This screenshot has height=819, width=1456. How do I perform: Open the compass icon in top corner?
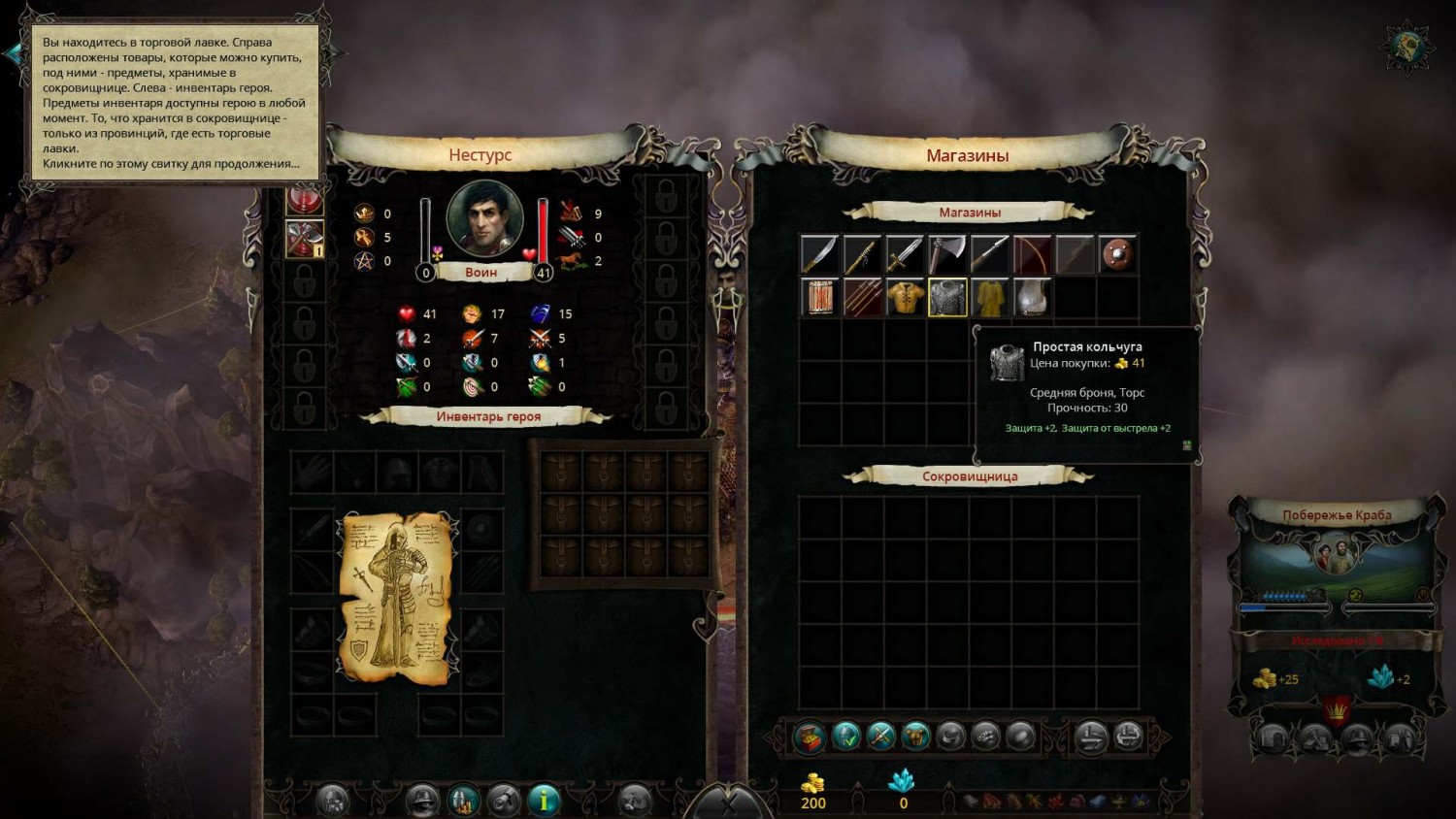(1406, 46)
